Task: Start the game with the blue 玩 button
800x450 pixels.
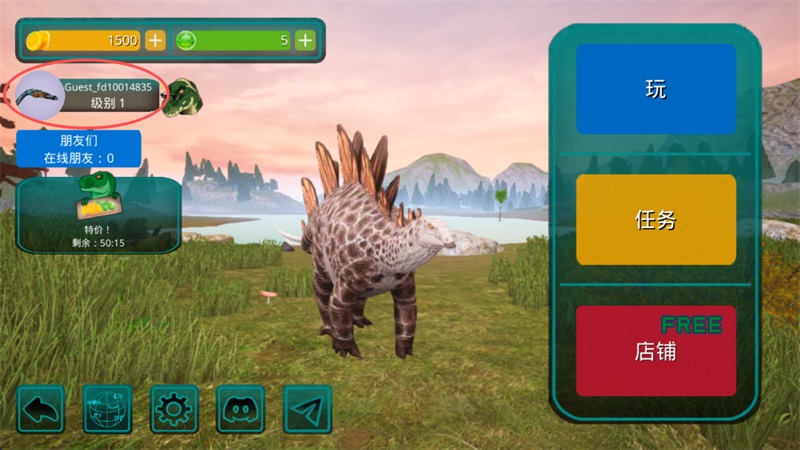Action: click(x=656, y=89)
